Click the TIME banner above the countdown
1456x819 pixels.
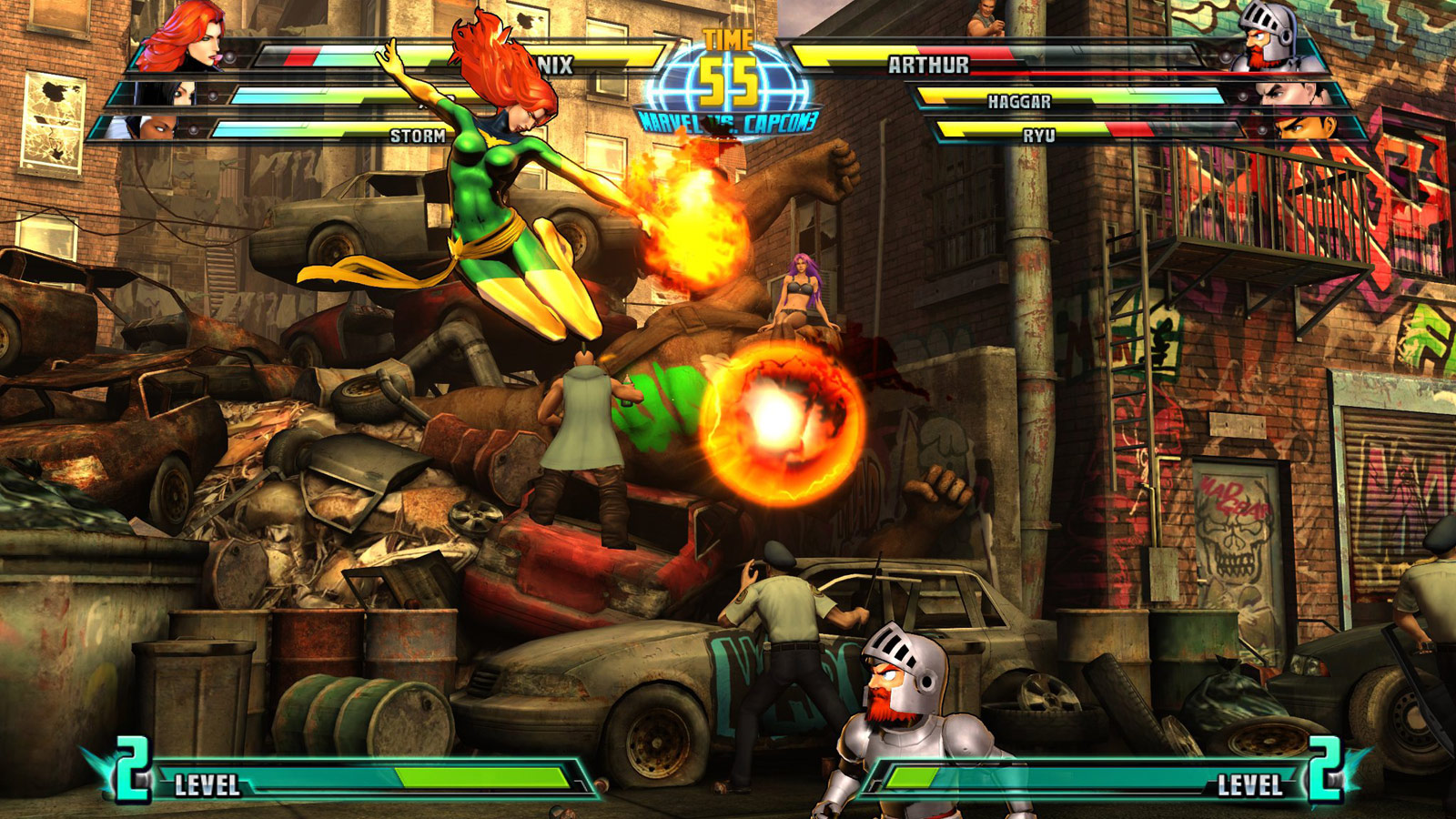(x=728, y=38)
